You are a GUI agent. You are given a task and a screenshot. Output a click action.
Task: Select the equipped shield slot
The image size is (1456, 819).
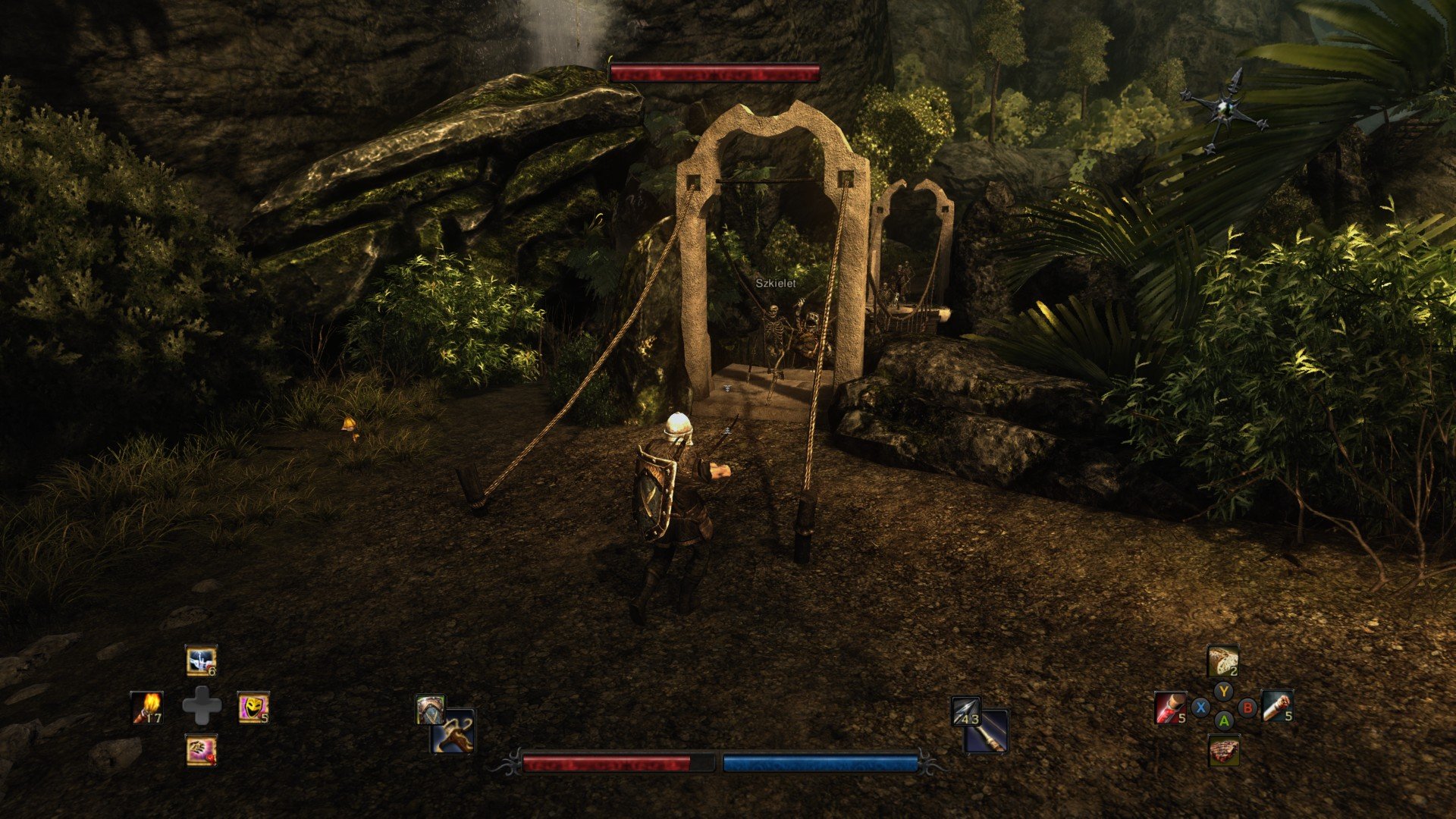point(429,711)
